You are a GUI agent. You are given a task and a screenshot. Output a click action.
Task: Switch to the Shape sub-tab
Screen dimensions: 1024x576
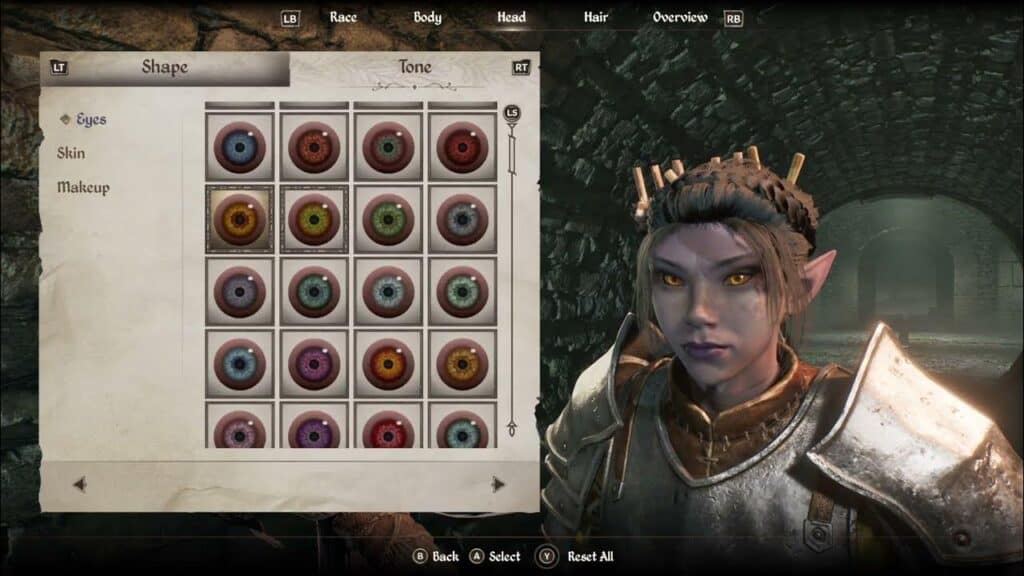point(164,68)
